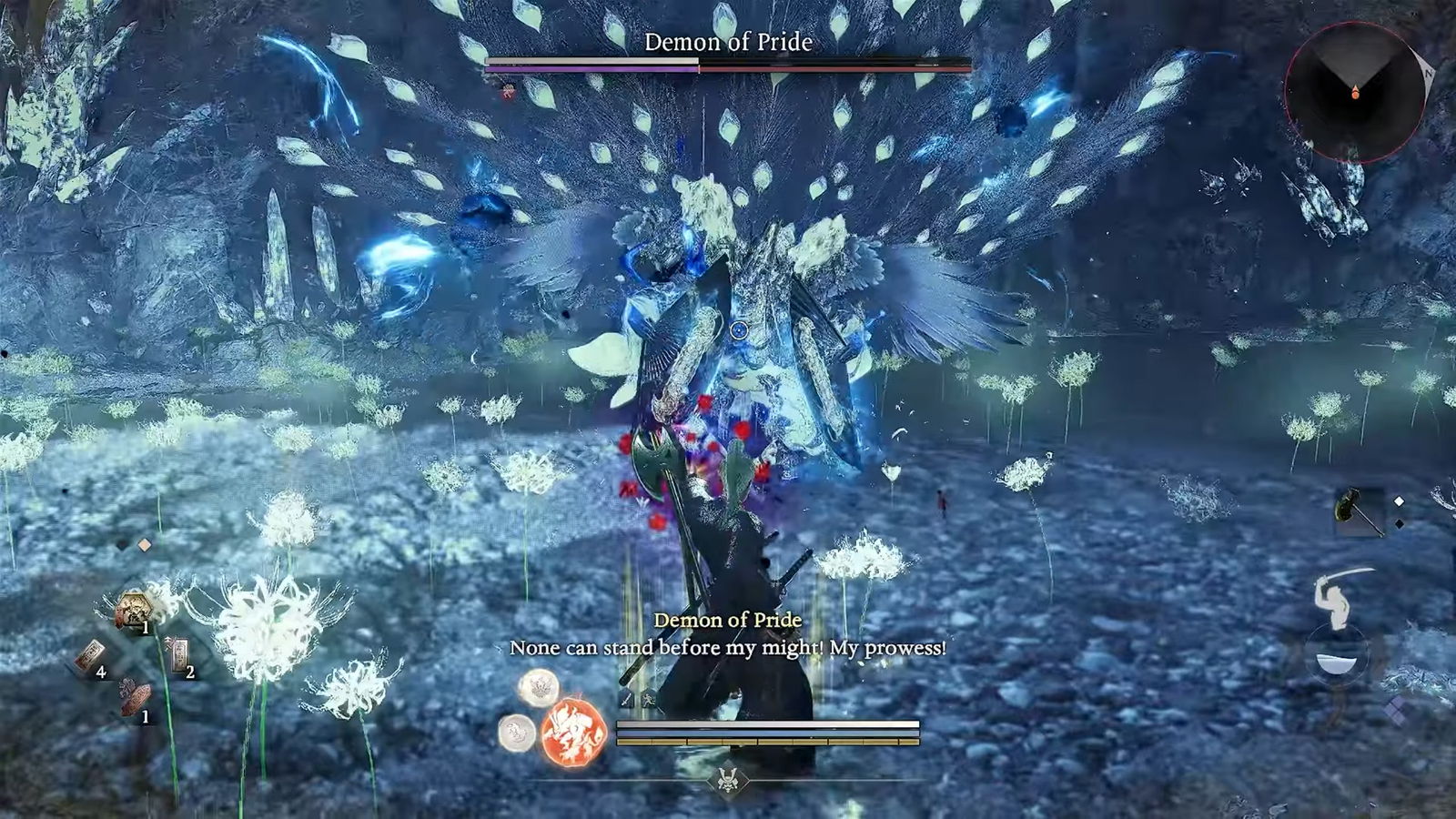
Task: Click the high stance swordsman icon
Action: pyautogui.click(x=1342, y=596)
